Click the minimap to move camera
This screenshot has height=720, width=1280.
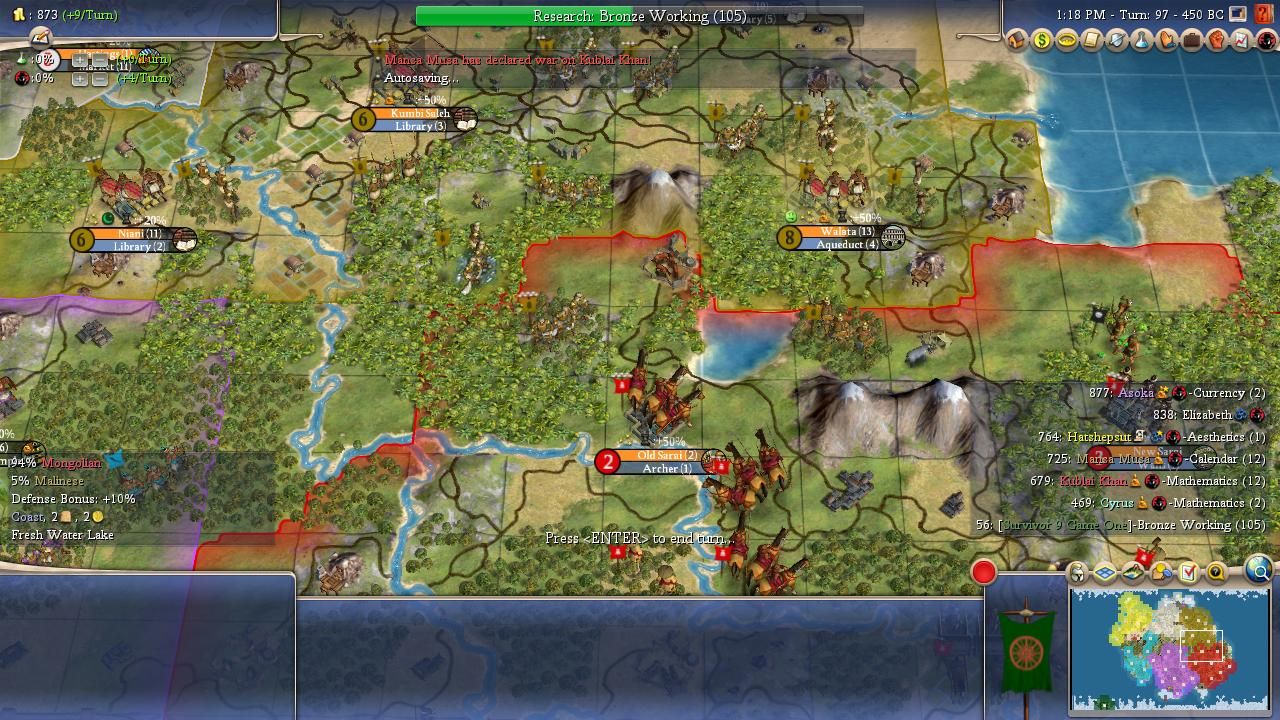pos(1169,648)
